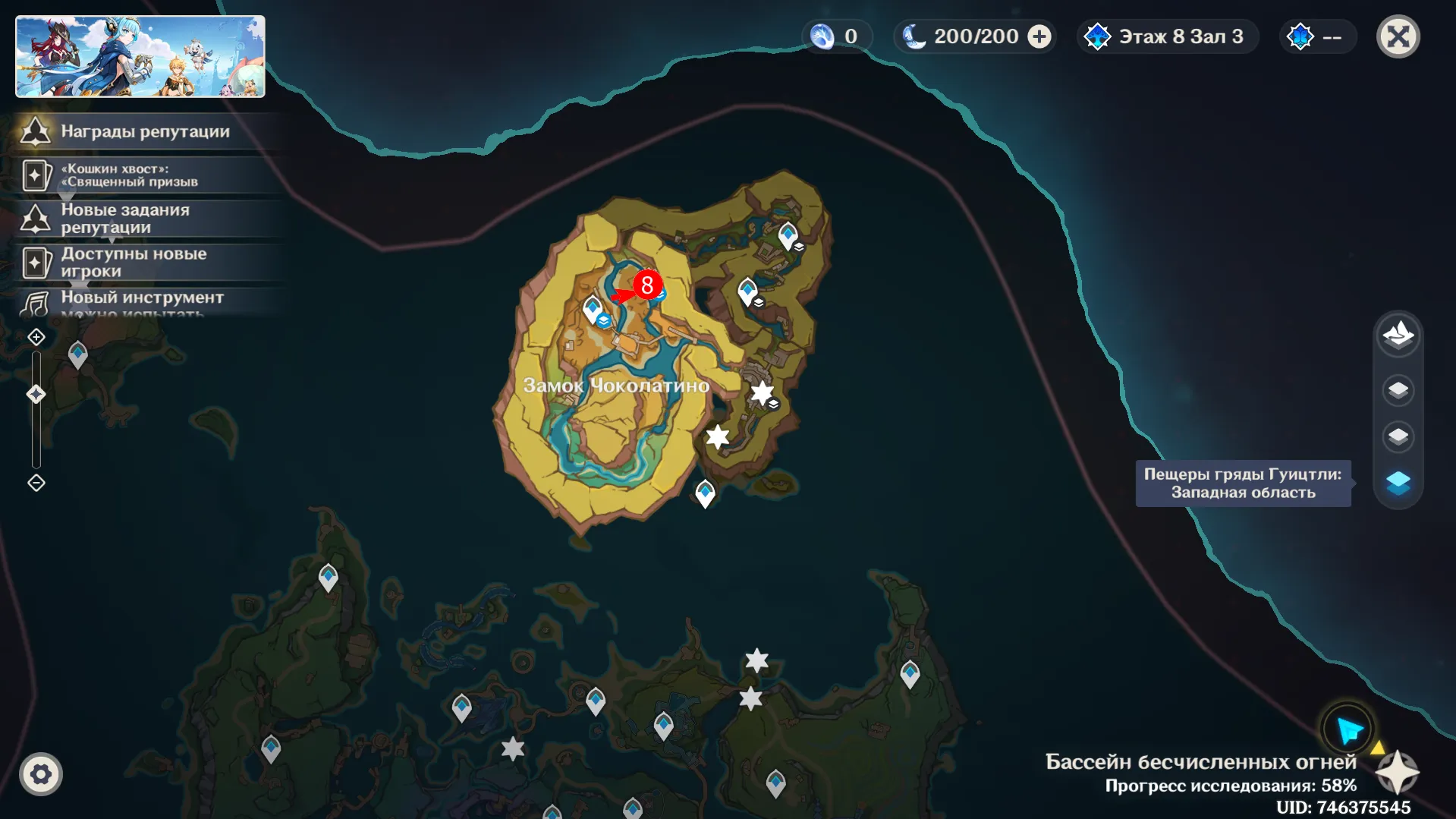
Task: Open the «Награды репутации» notification
Action: 144,131
